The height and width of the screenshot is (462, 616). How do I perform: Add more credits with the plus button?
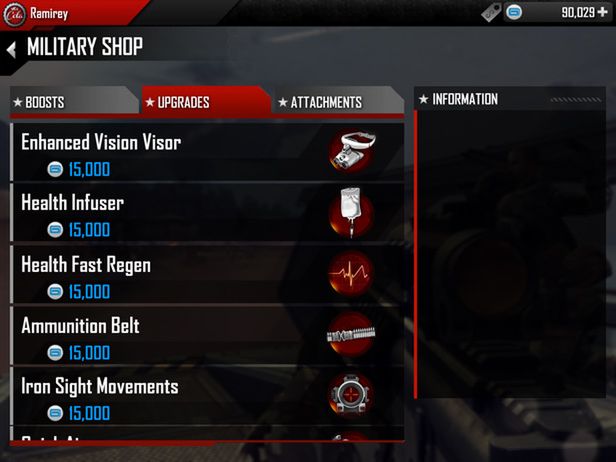tap(600, 12)
